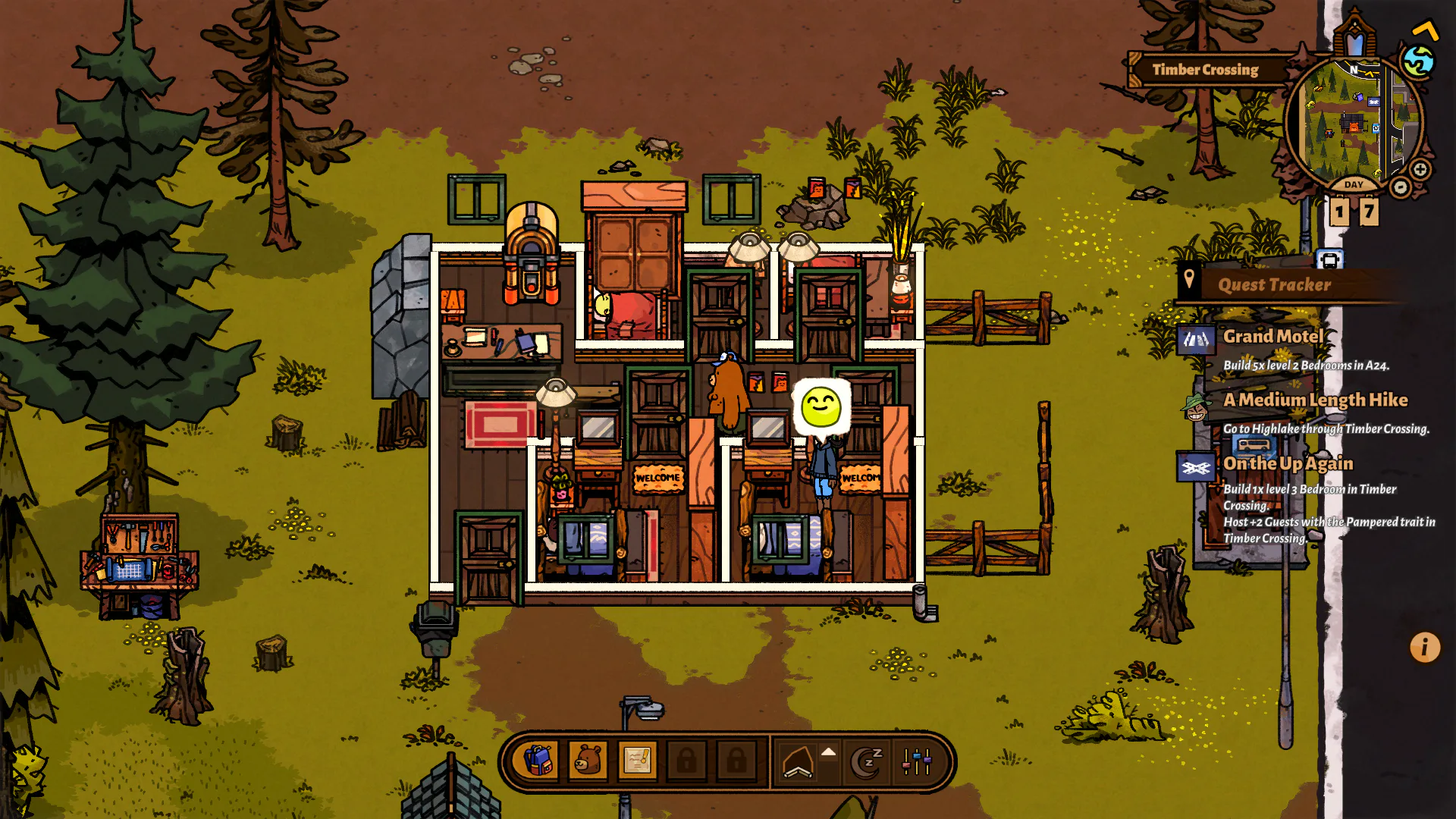Zoom out the minimap with minus button
The height and width of the screenshot is (819, 1456).
click(x=1400, y=187)
